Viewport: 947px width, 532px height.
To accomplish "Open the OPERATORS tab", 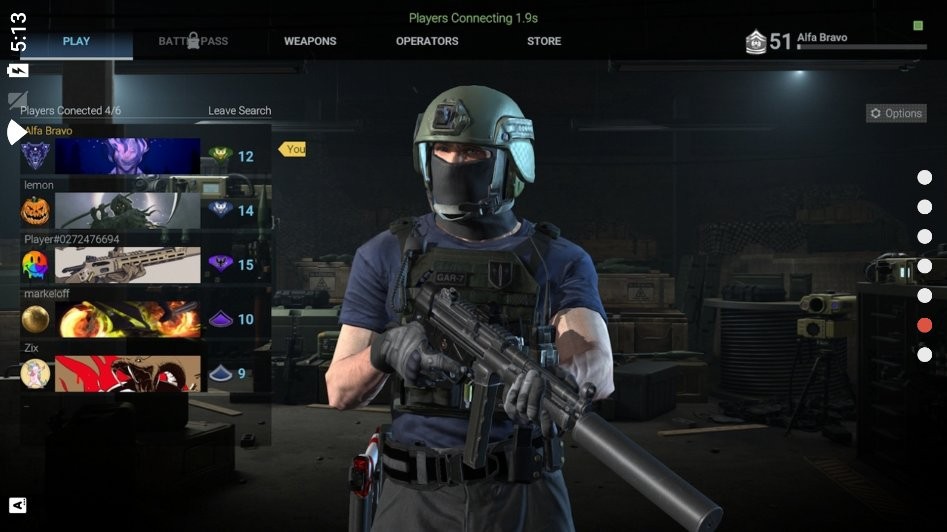I will click(427, 41).
